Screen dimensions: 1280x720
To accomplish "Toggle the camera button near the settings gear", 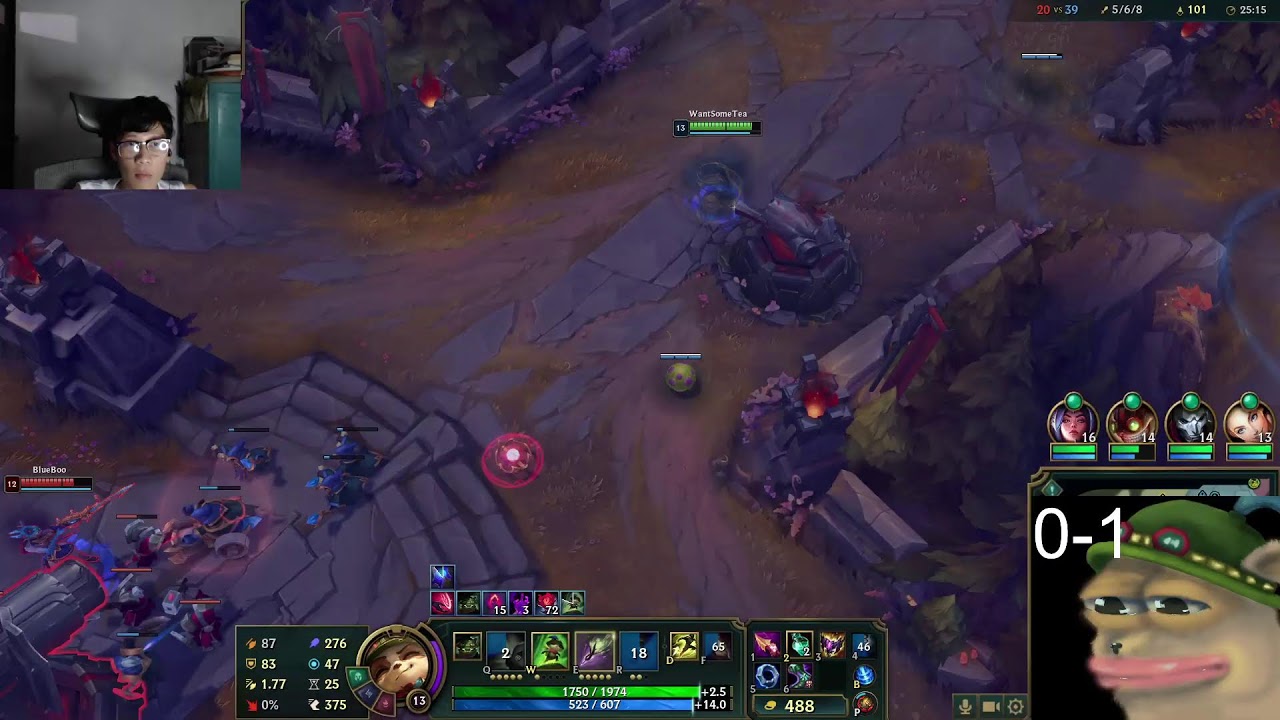I will click(x=990, y=706).
